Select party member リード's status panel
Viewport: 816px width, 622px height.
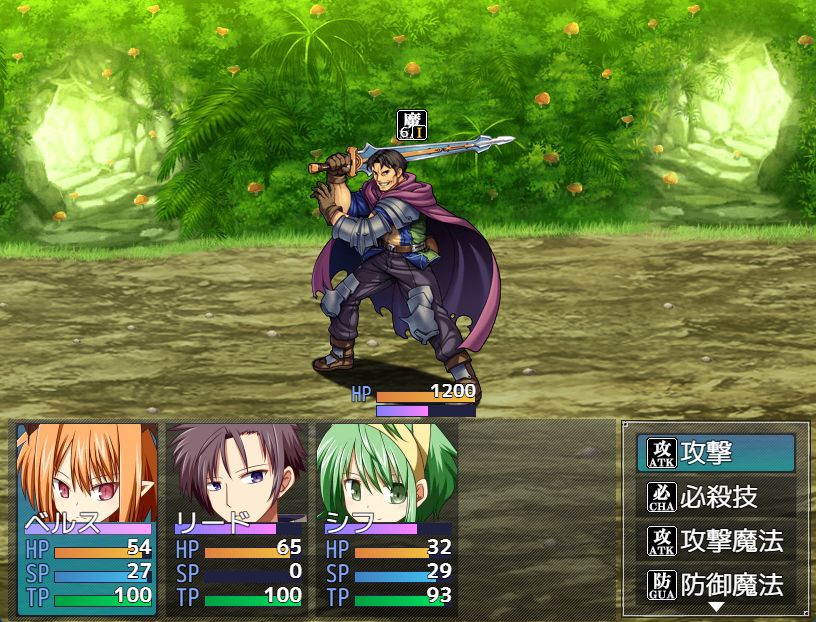[237, 517]
